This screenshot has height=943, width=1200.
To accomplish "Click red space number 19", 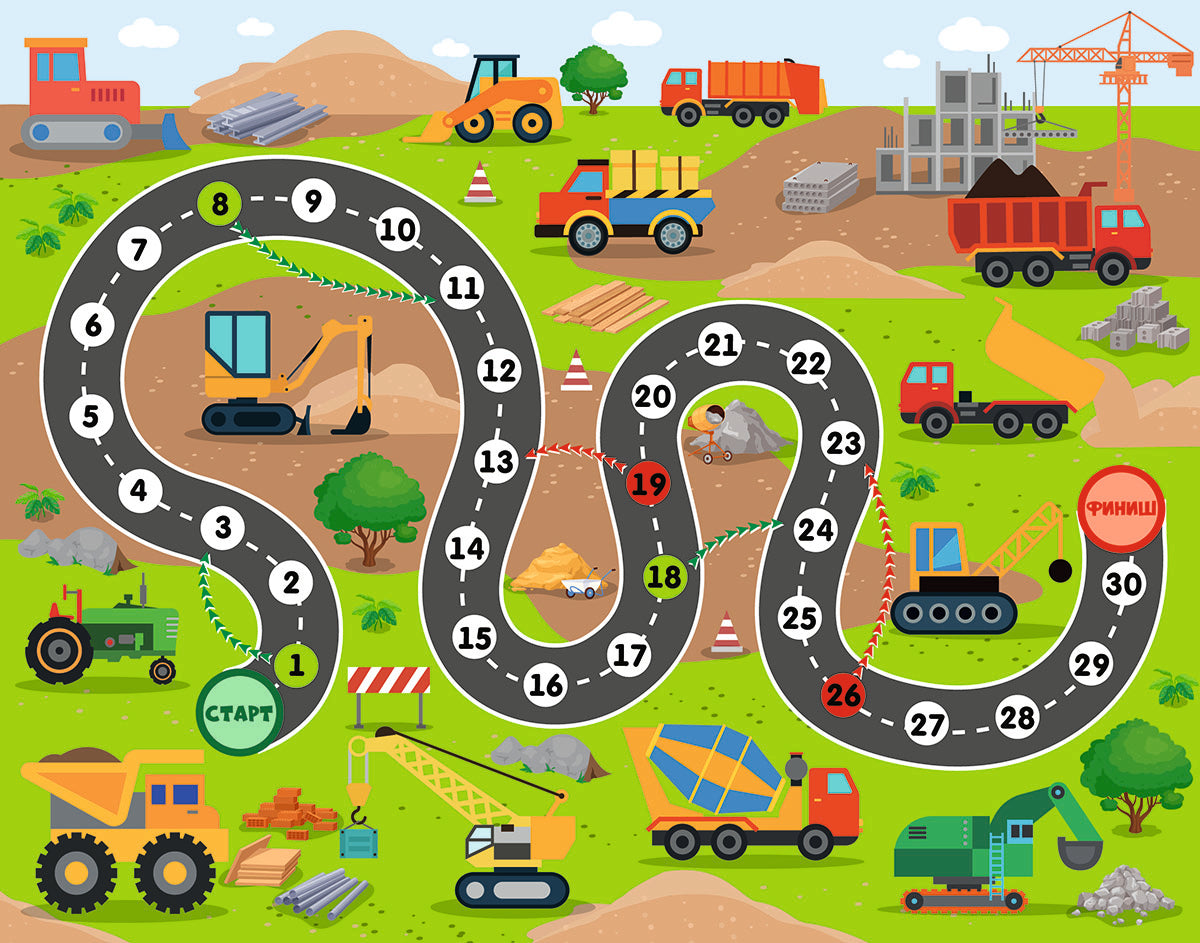I will point(648,486).
